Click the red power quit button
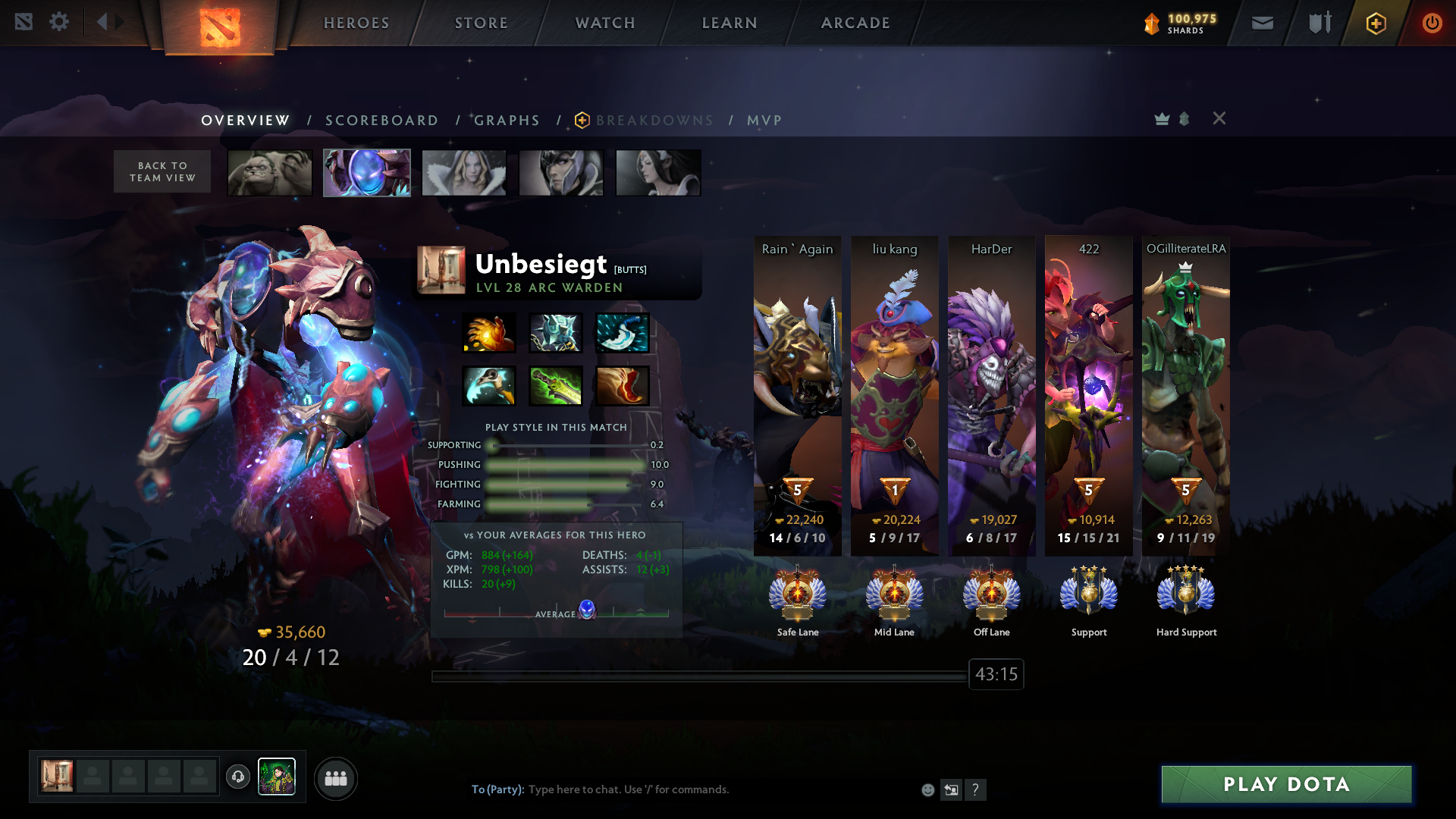The image size is (1456, 819). (x=1432, y=23)
